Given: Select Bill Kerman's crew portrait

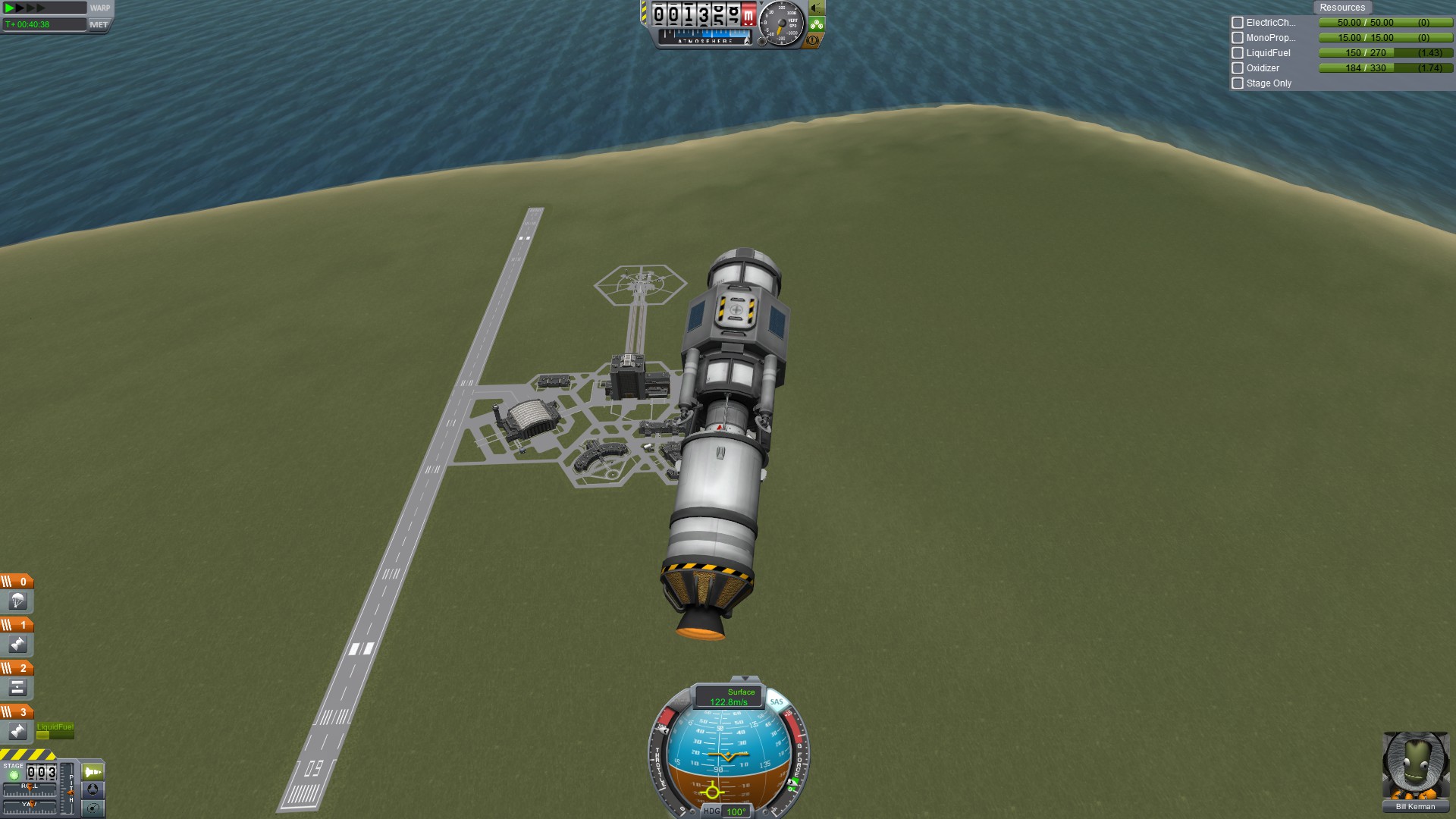Looking at the screenshot, I should point(1415,765).
